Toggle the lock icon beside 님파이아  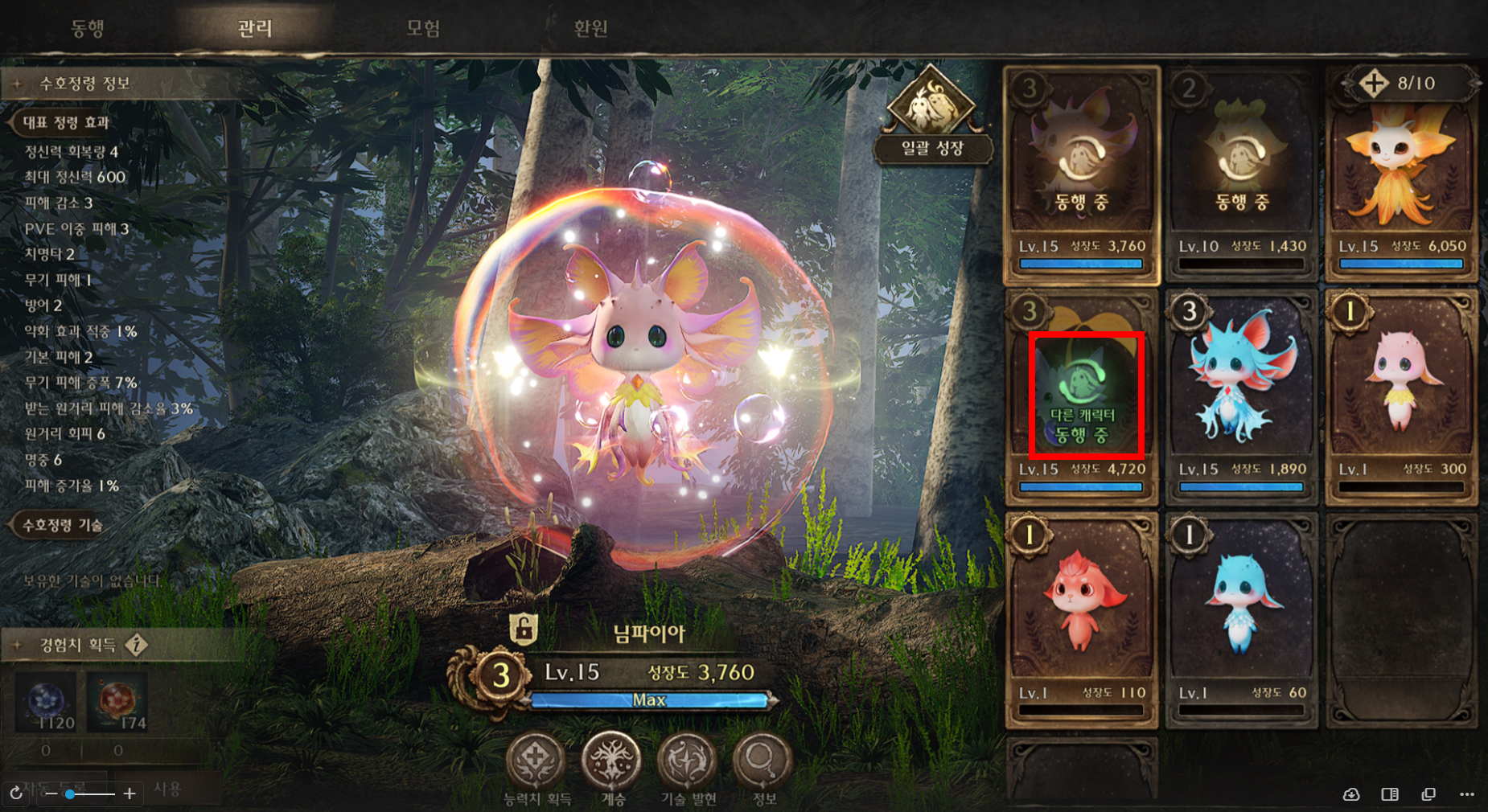click(x=524, y=629)
